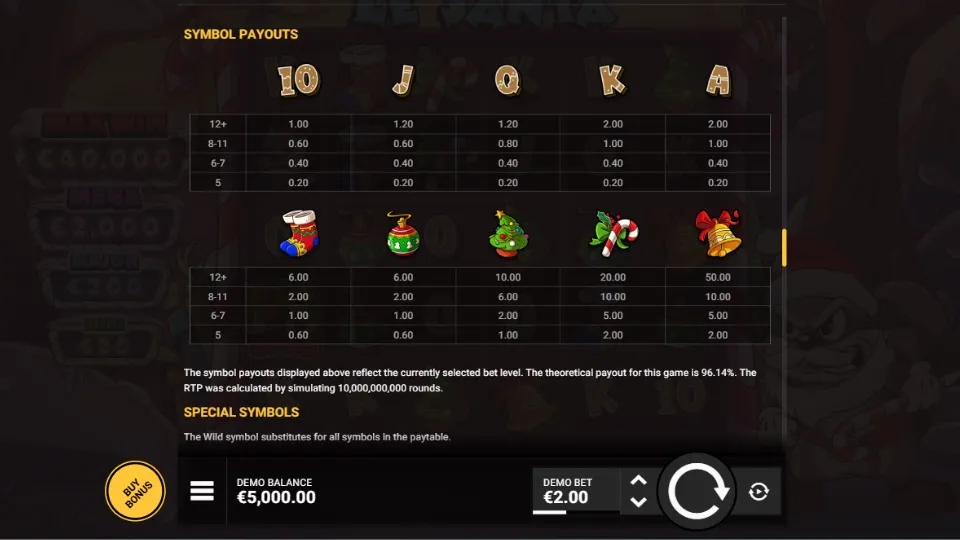Click the paytable scrollbar handle
This screenshot has width=960, height=540.
(x=784, y=247)
